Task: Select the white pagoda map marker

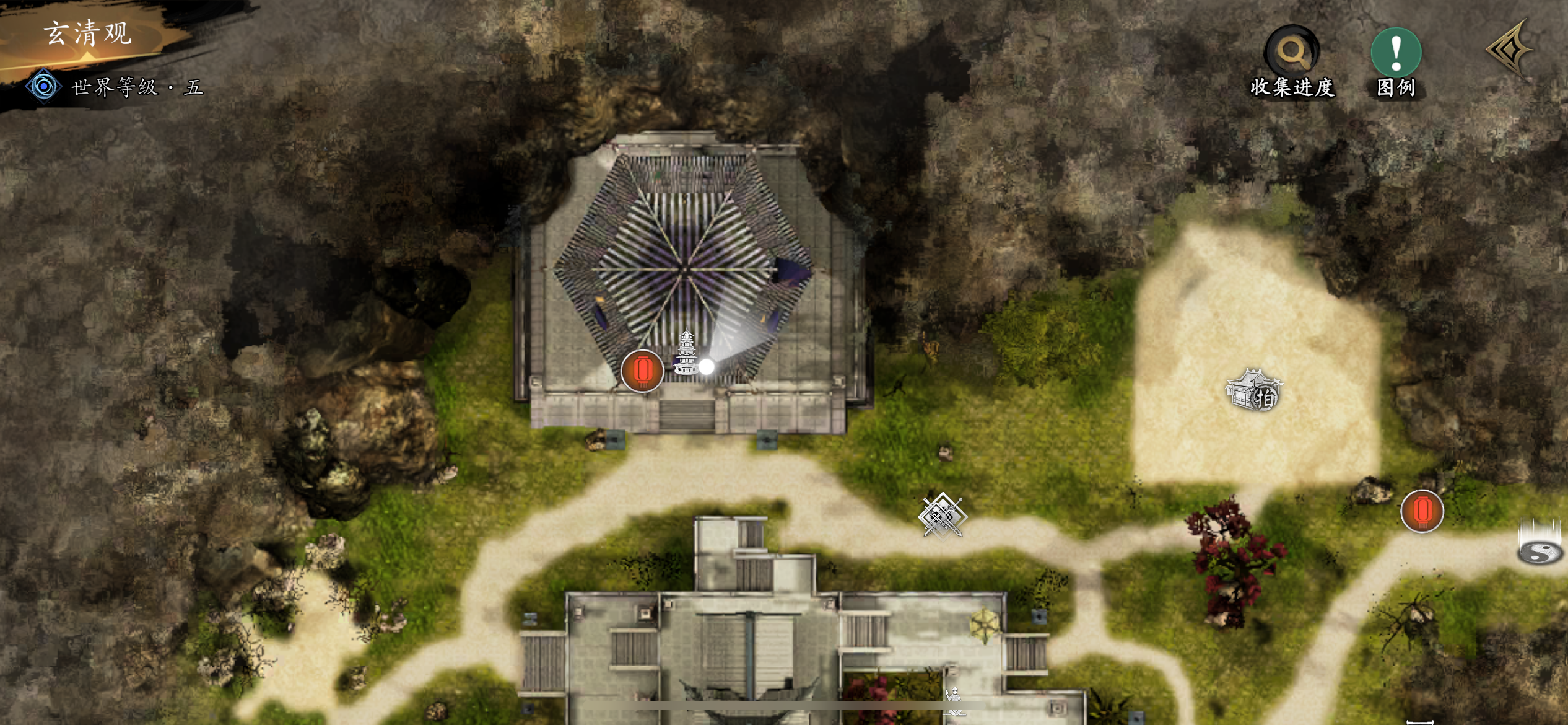Action: point(686,352)
